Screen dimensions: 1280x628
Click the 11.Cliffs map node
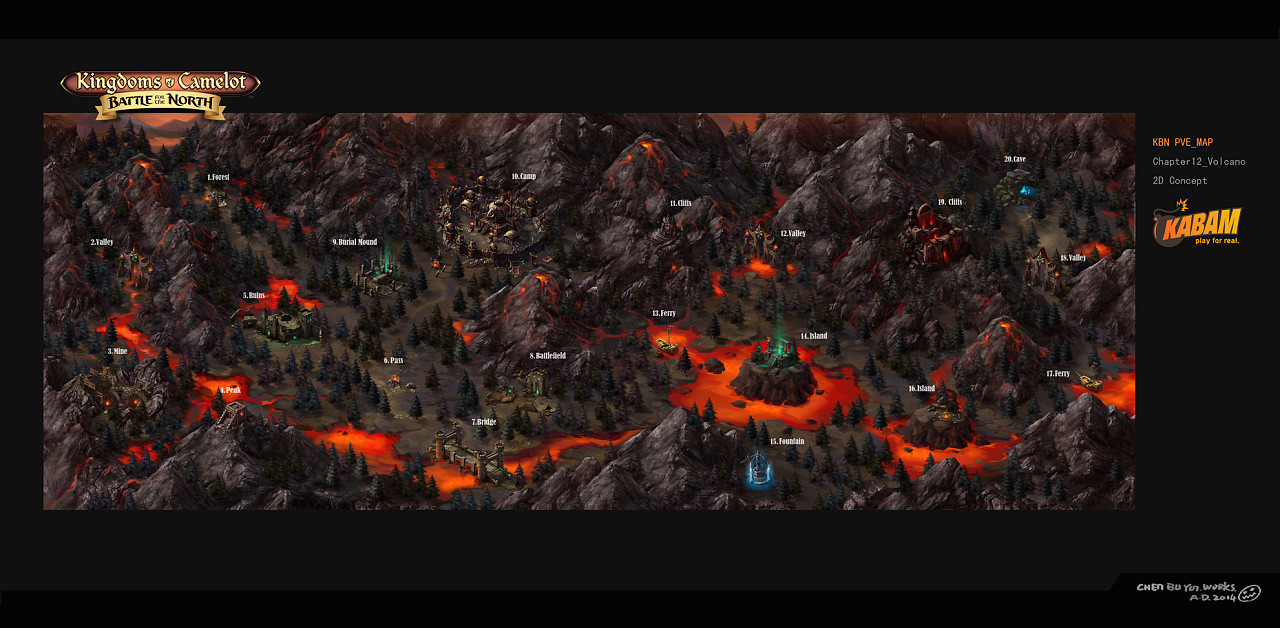click(x=680, y=203)
